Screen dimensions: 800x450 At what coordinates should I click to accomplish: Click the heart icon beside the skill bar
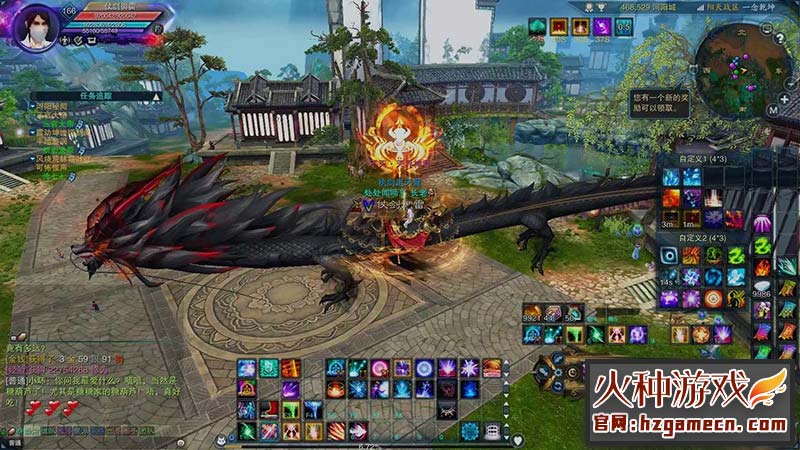pyautogui.click(x=517, y=439)
